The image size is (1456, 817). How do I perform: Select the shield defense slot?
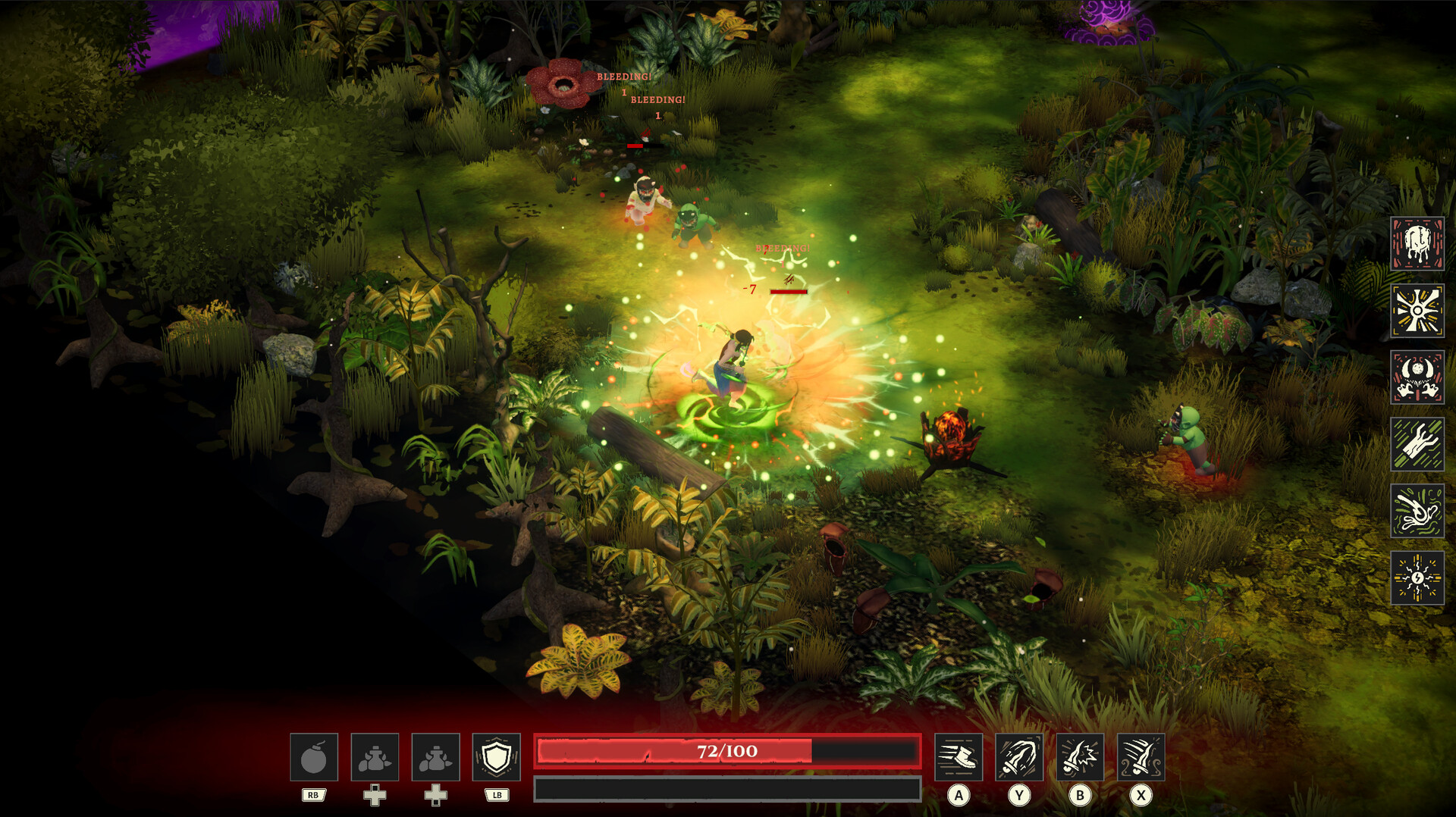point(496,757)
